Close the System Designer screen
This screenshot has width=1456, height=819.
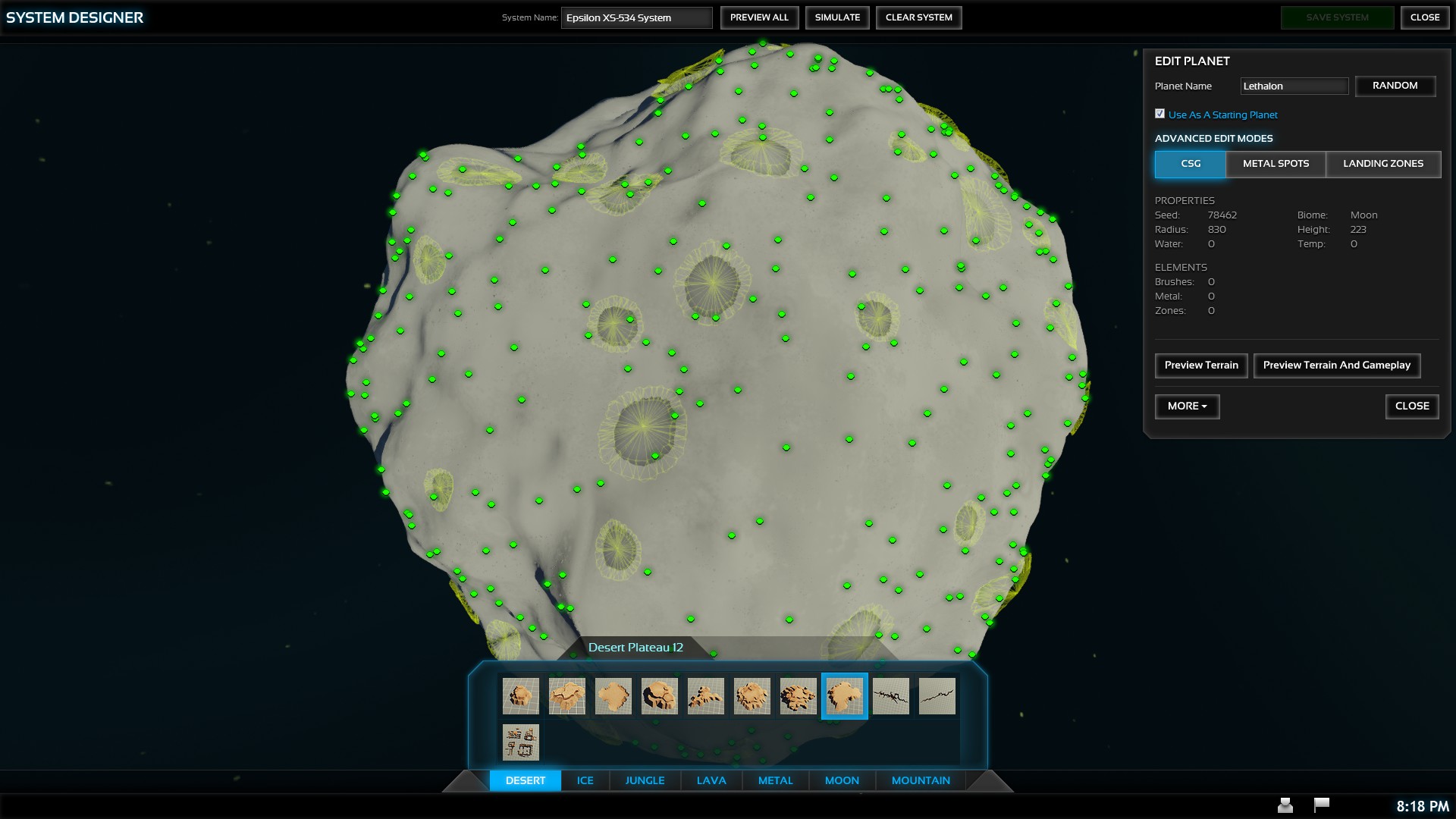[x=1424, y=17]
